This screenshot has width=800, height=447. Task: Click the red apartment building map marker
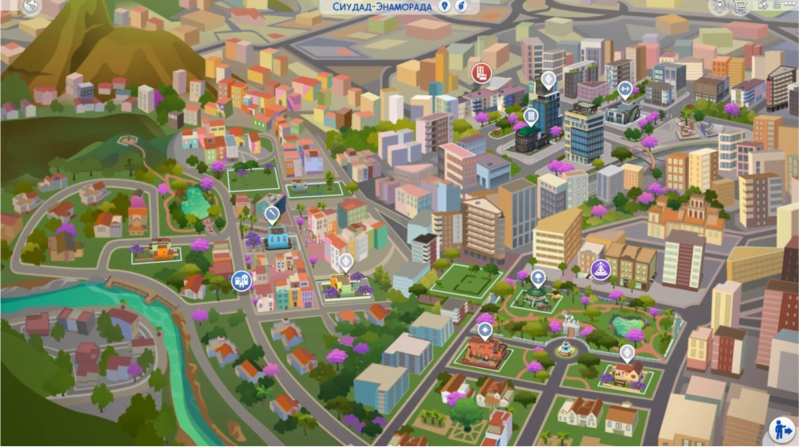click(x=481, y=72)
